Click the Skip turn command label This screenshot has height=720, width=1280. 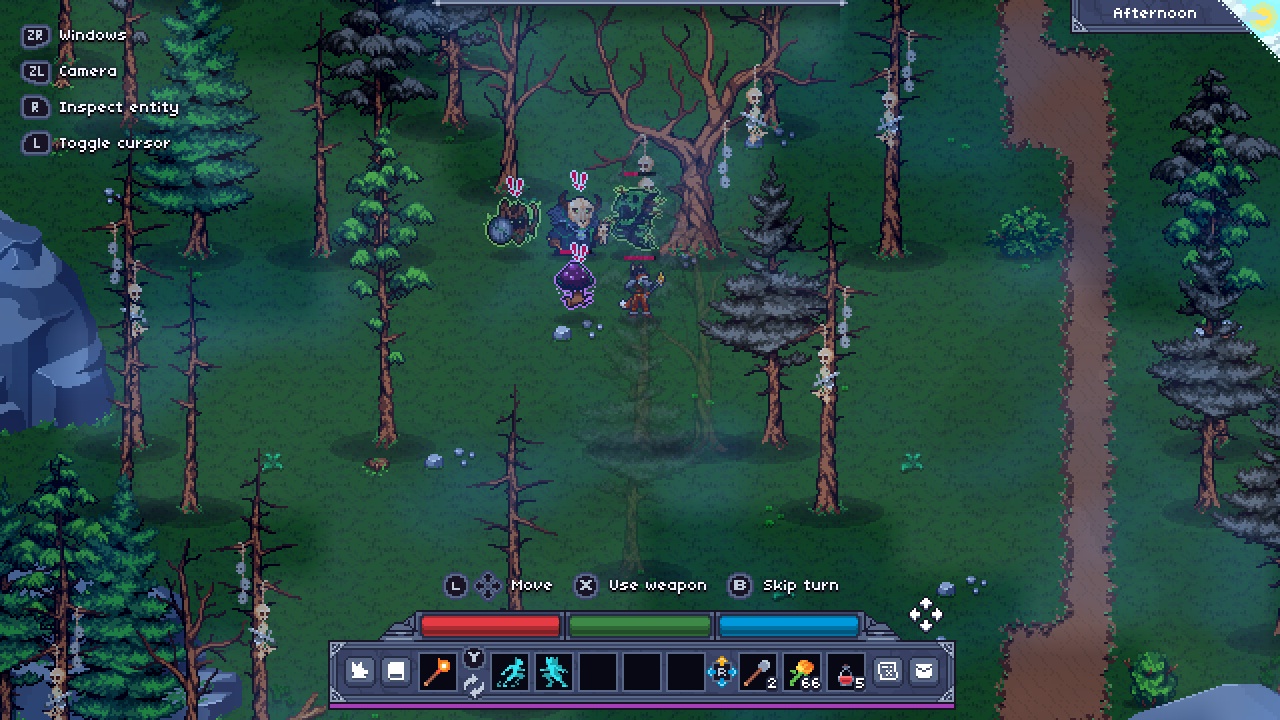click(x=800, y=585)
